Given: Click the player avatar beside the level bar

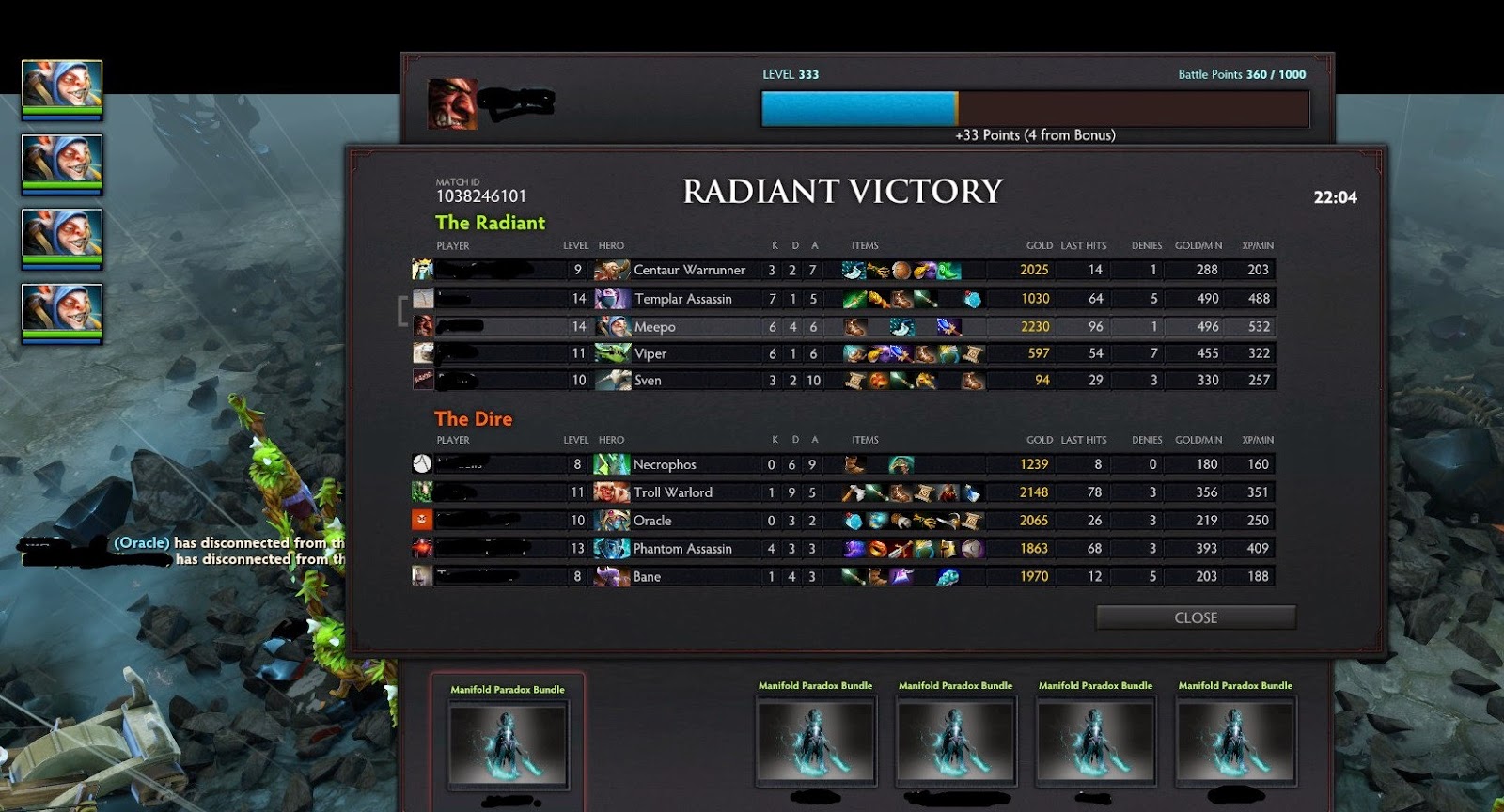Looking at the screenshot, I should [452, 103].
